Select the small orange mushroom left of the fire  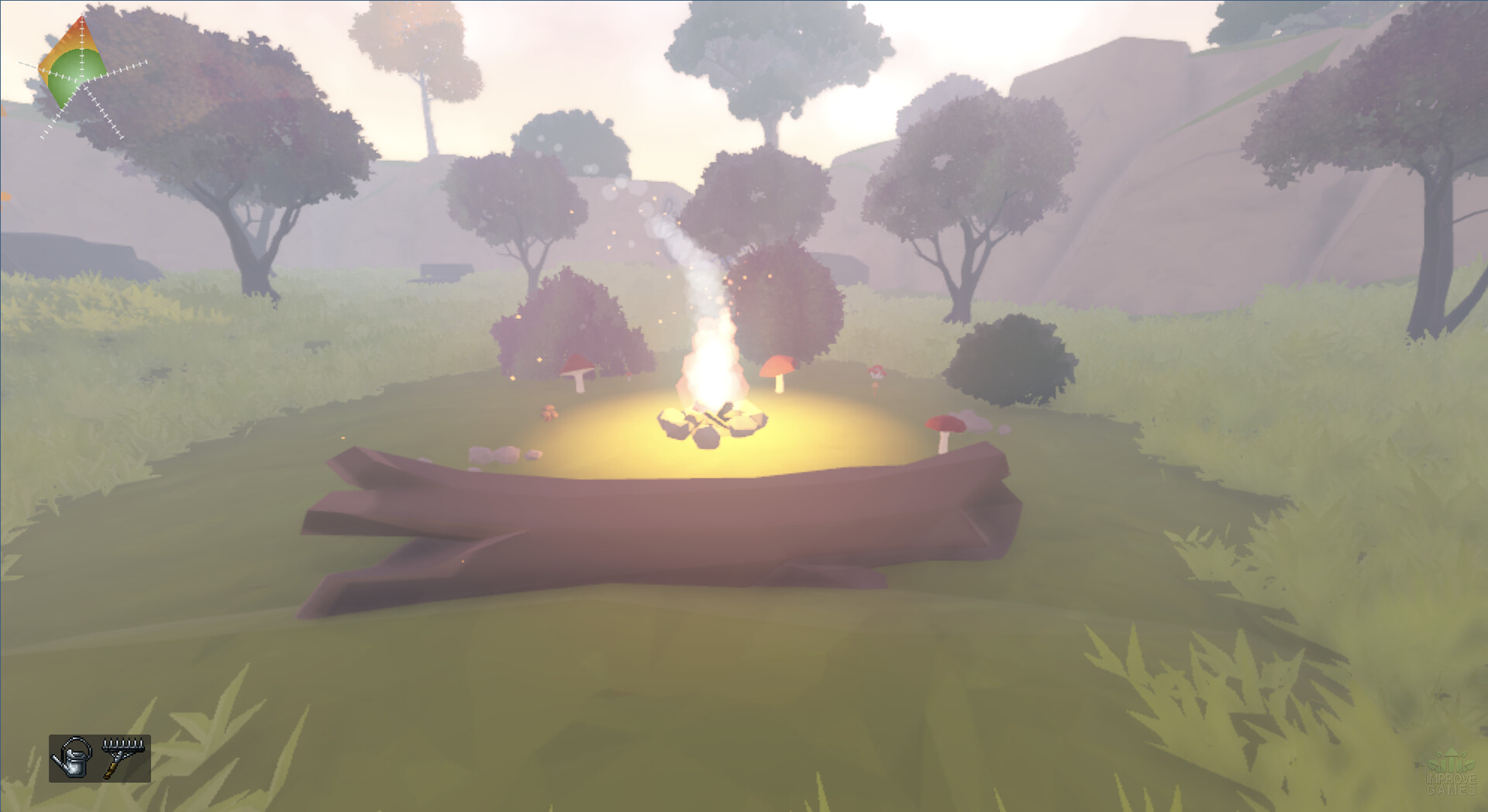[x=548, y=413]
